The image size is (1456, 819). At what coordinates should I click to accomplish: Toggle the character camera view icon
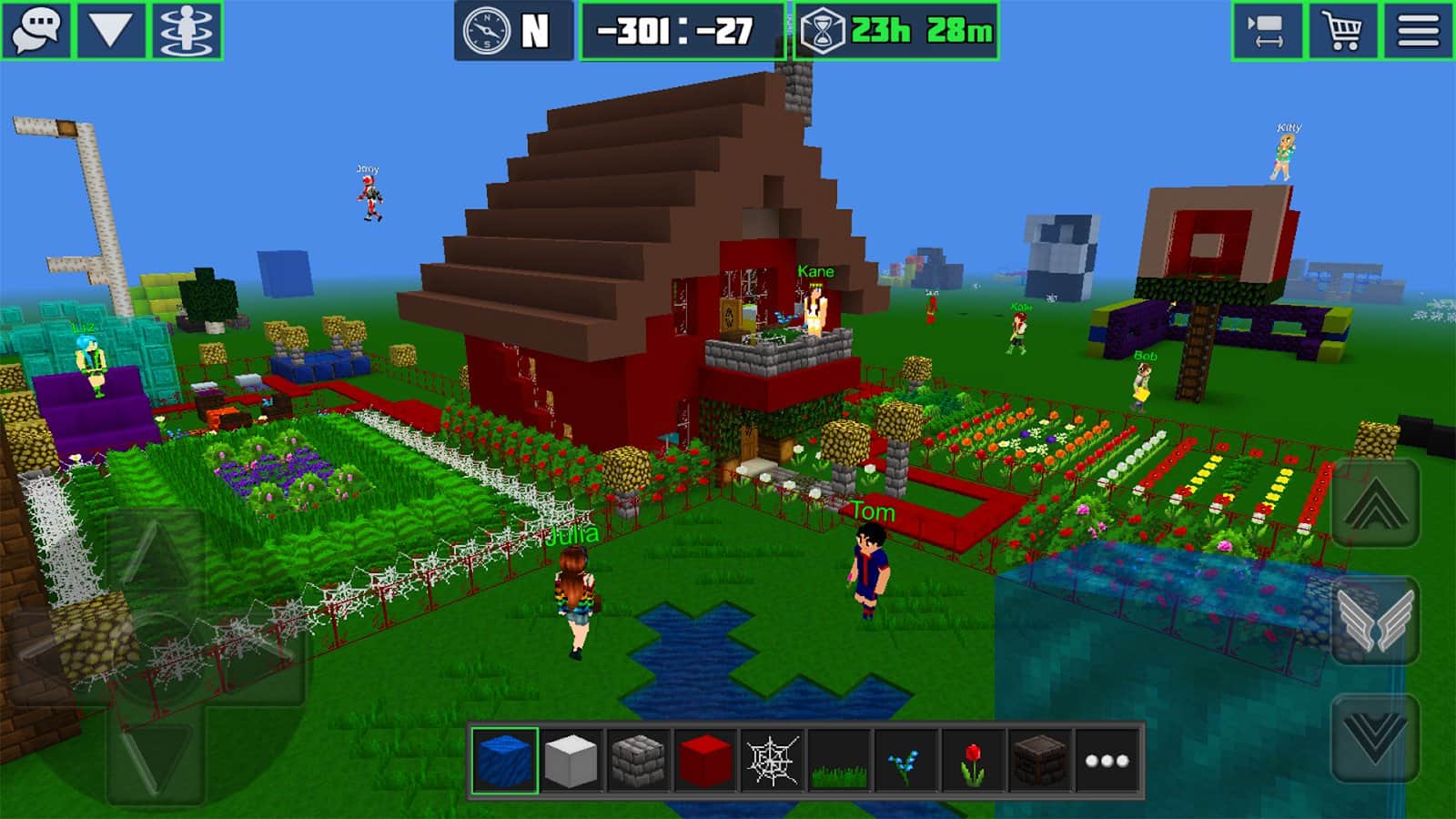[x=187, y=30]
